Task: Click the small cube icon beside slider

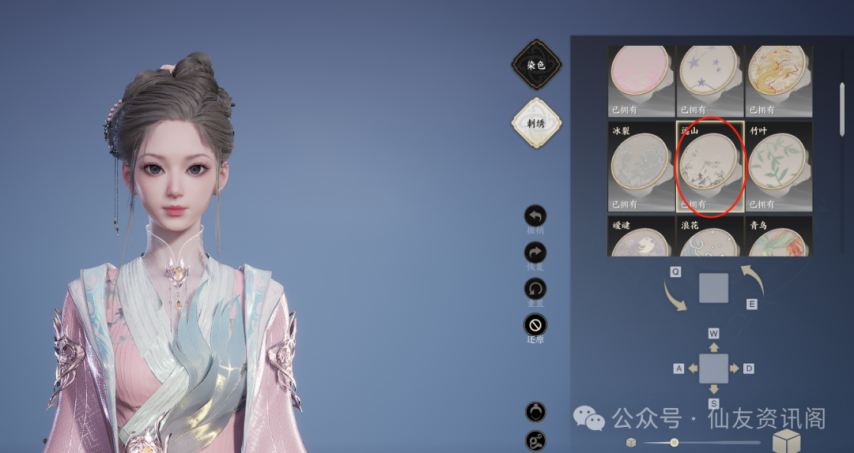Action: coord(630,442)
